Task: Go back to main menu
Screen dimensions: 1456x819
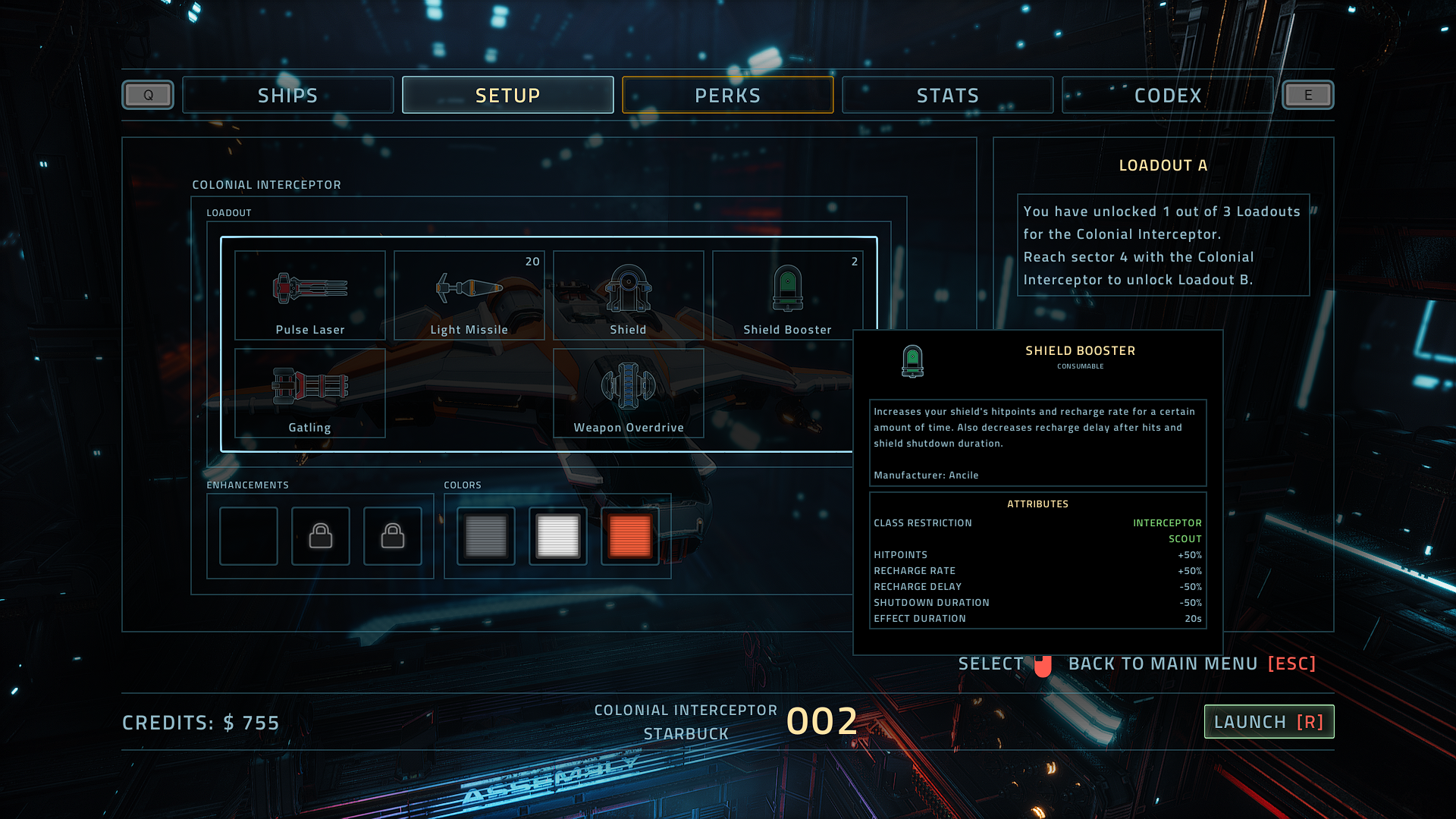Action: click(x=1191, y=664)
